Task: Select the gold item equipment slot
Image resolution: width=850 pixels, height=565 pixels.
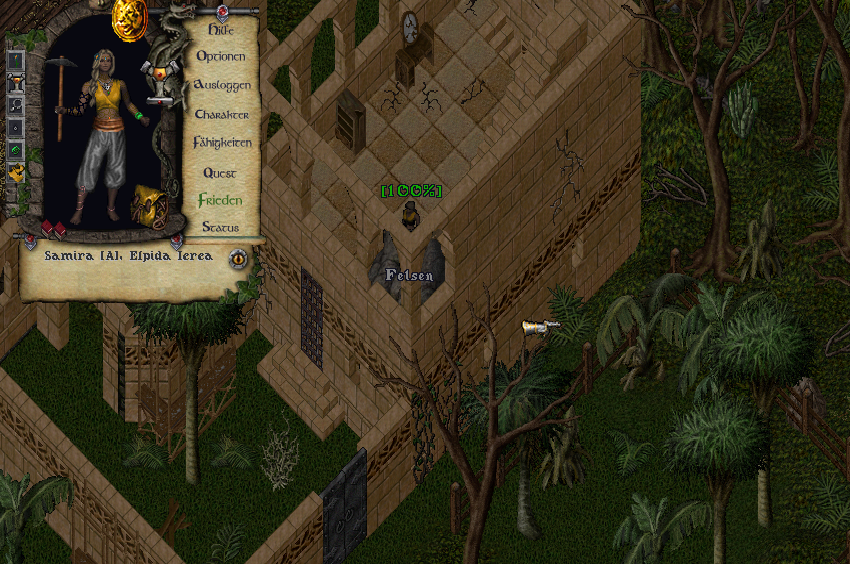Action: tap(16, 173)
